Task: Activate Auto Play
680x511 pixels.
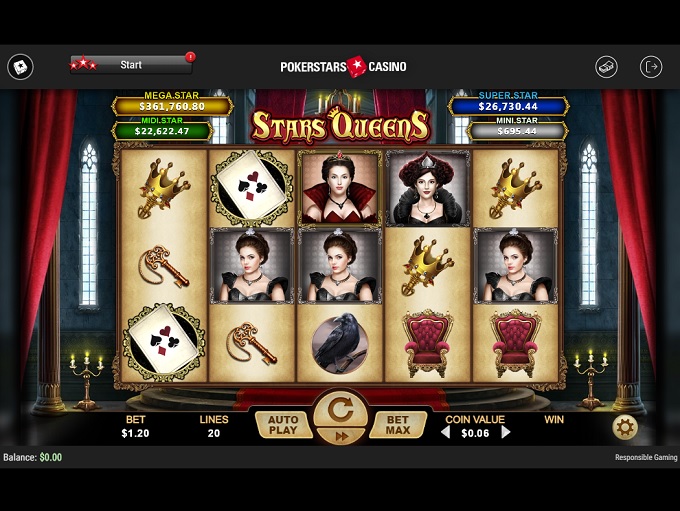Action: (283, 425)
